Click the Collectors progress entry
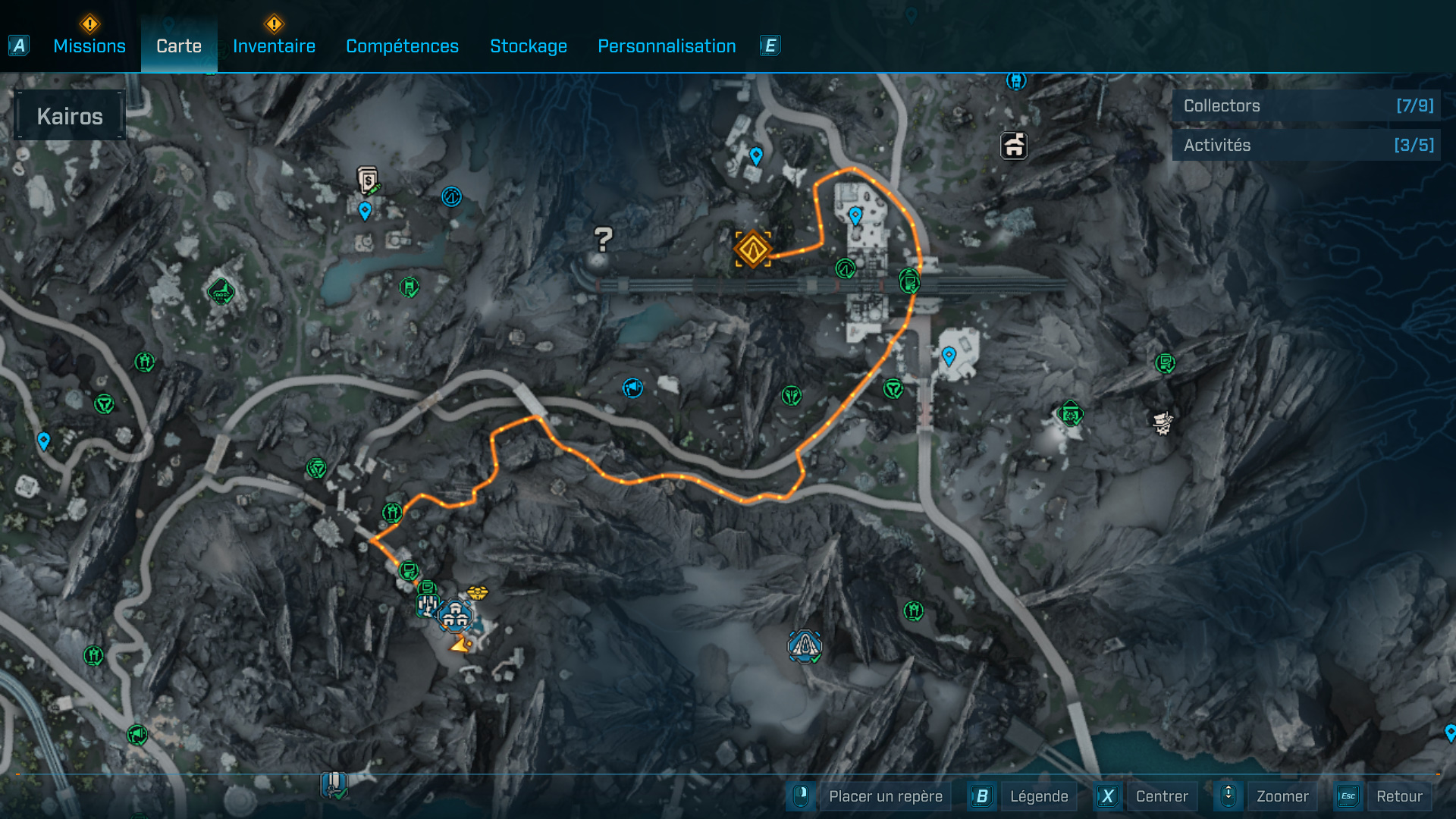Viewport: 1456px width, 819px height. pyautogui.click(x=1306, y=105)
